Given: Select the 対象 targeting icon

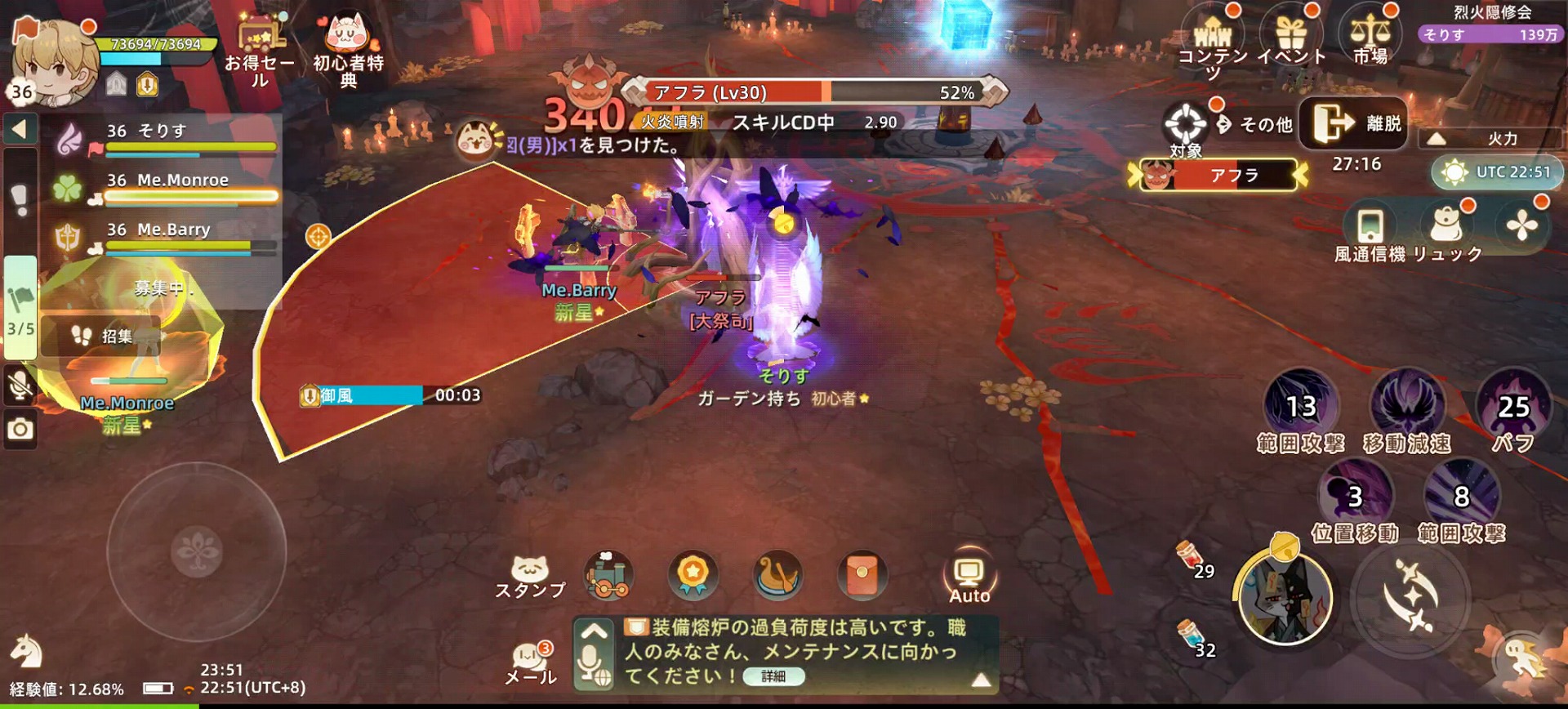Looking at the screenshot, I should tap(1186, 123).
